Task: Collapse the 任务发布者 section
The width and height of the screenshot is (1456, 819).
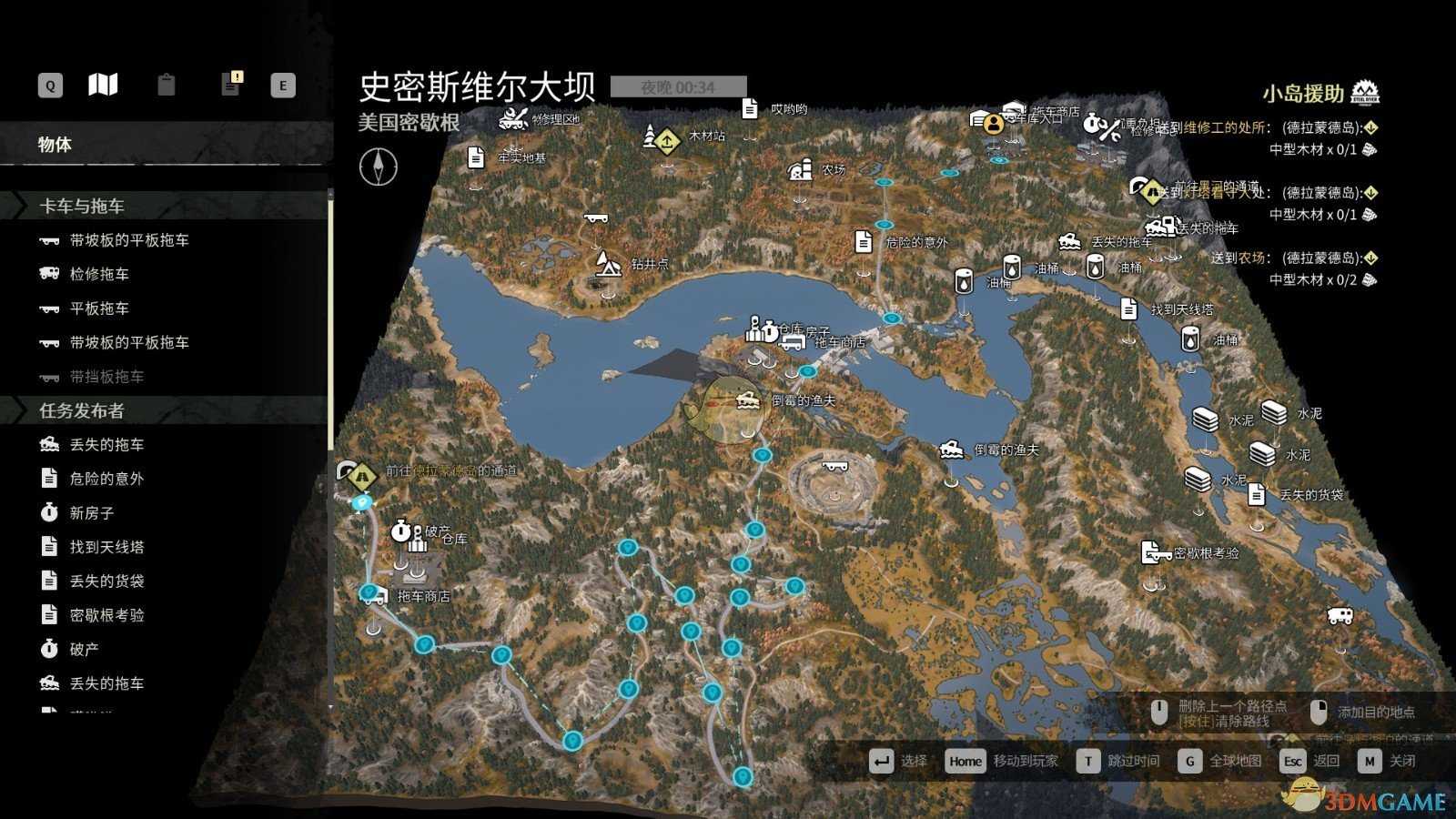Action: (82, 410)
